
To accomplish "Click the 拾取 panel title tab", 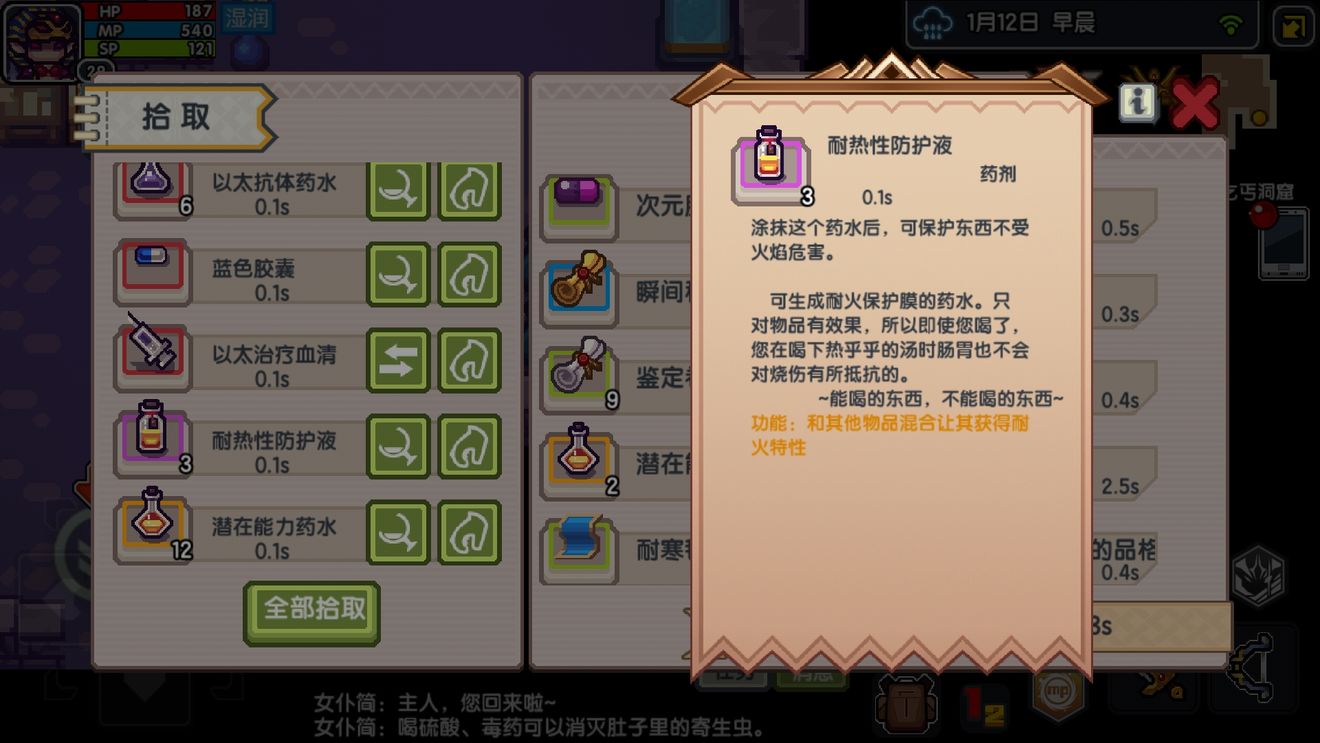I will point(174,115).
